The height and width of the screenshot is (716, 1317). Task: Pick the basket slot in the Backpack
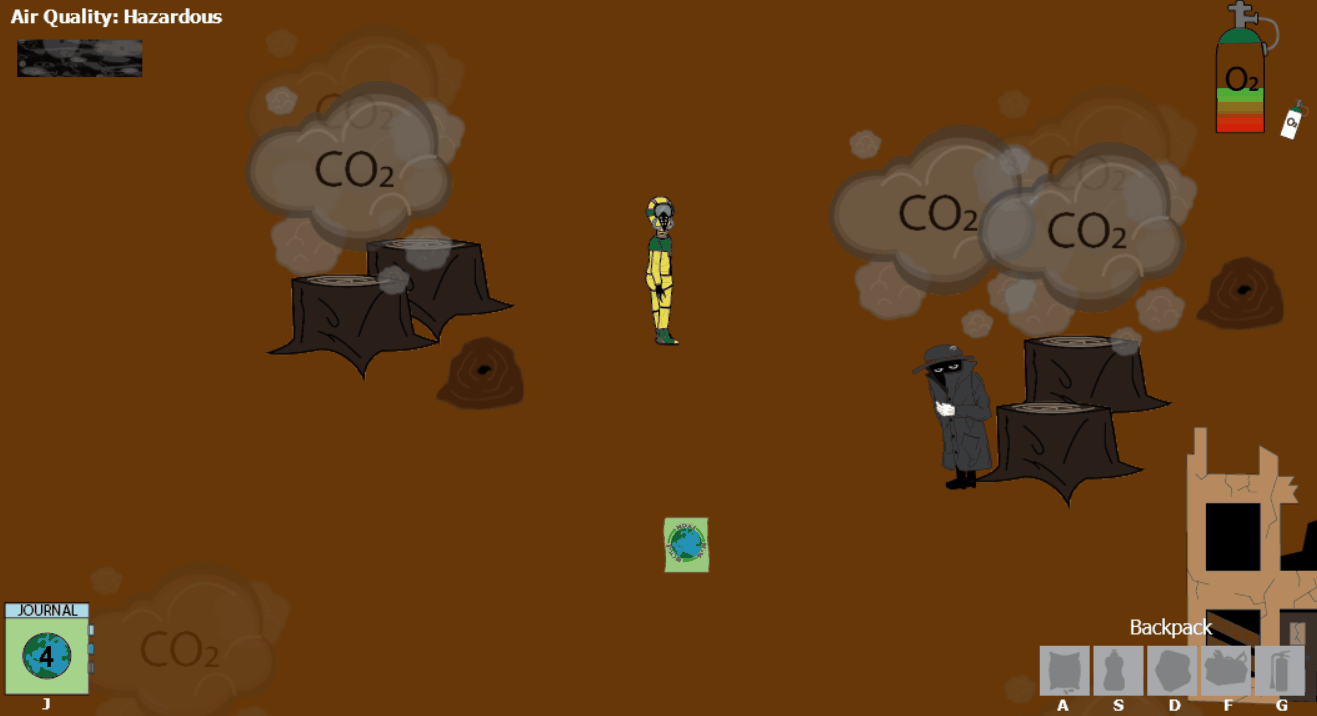pyautogui.click(x=1226, y=670)
